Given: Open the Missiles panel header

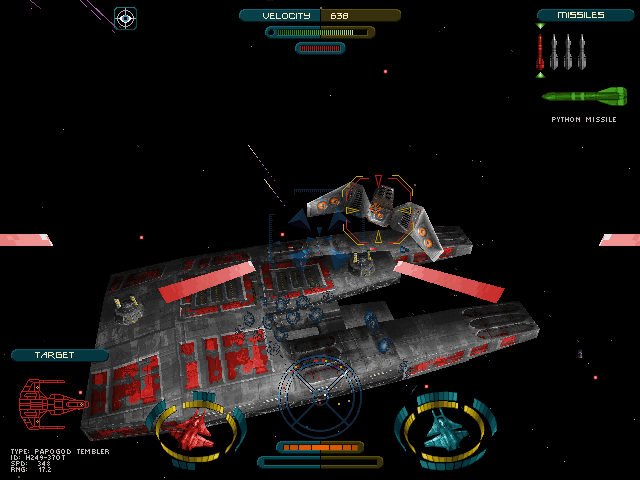Looking at the screenshot, I should (585, 15).
